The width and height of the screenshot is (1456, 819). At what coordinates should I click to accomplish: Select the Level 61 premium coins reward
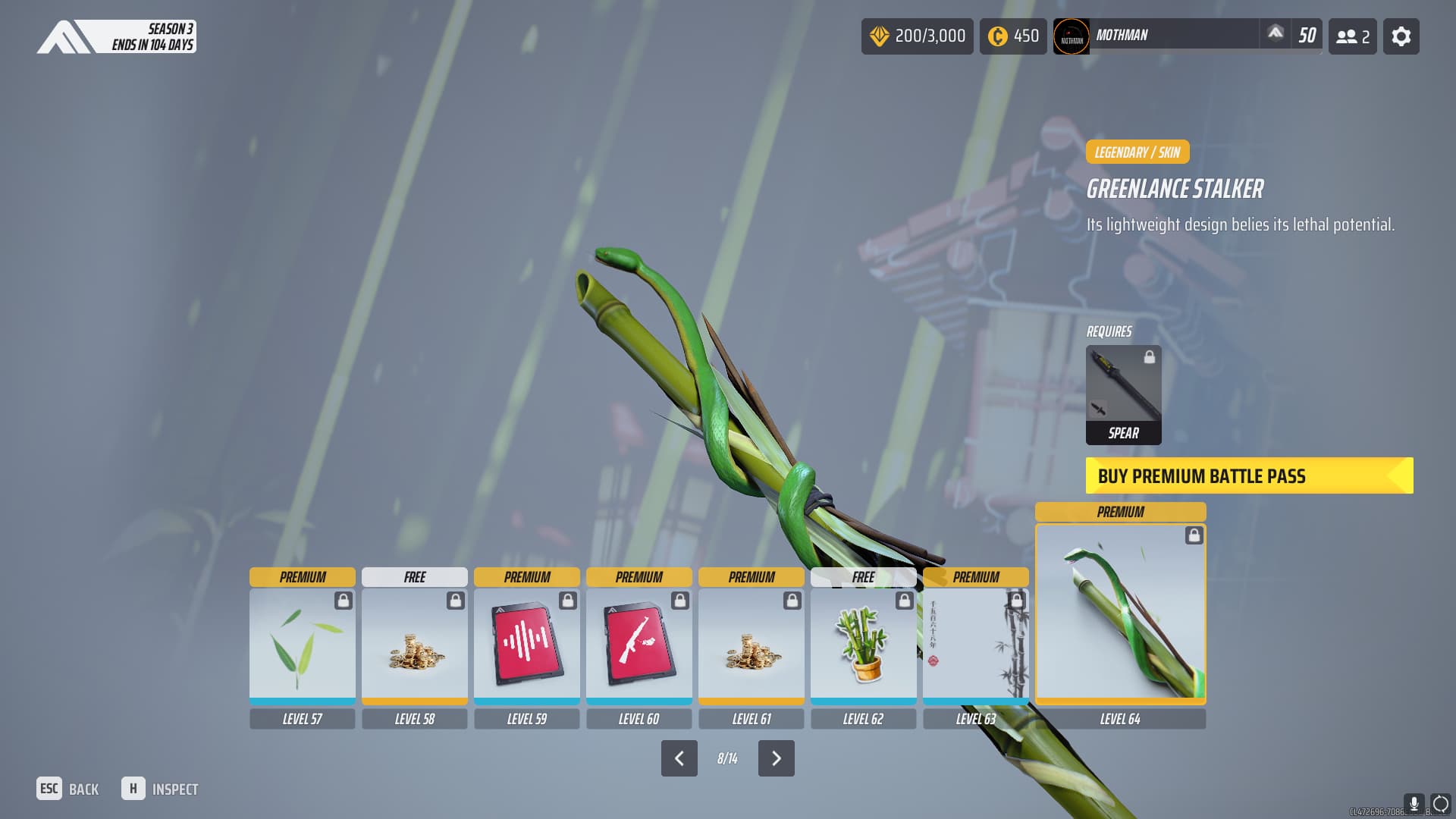tap(751, 645)
